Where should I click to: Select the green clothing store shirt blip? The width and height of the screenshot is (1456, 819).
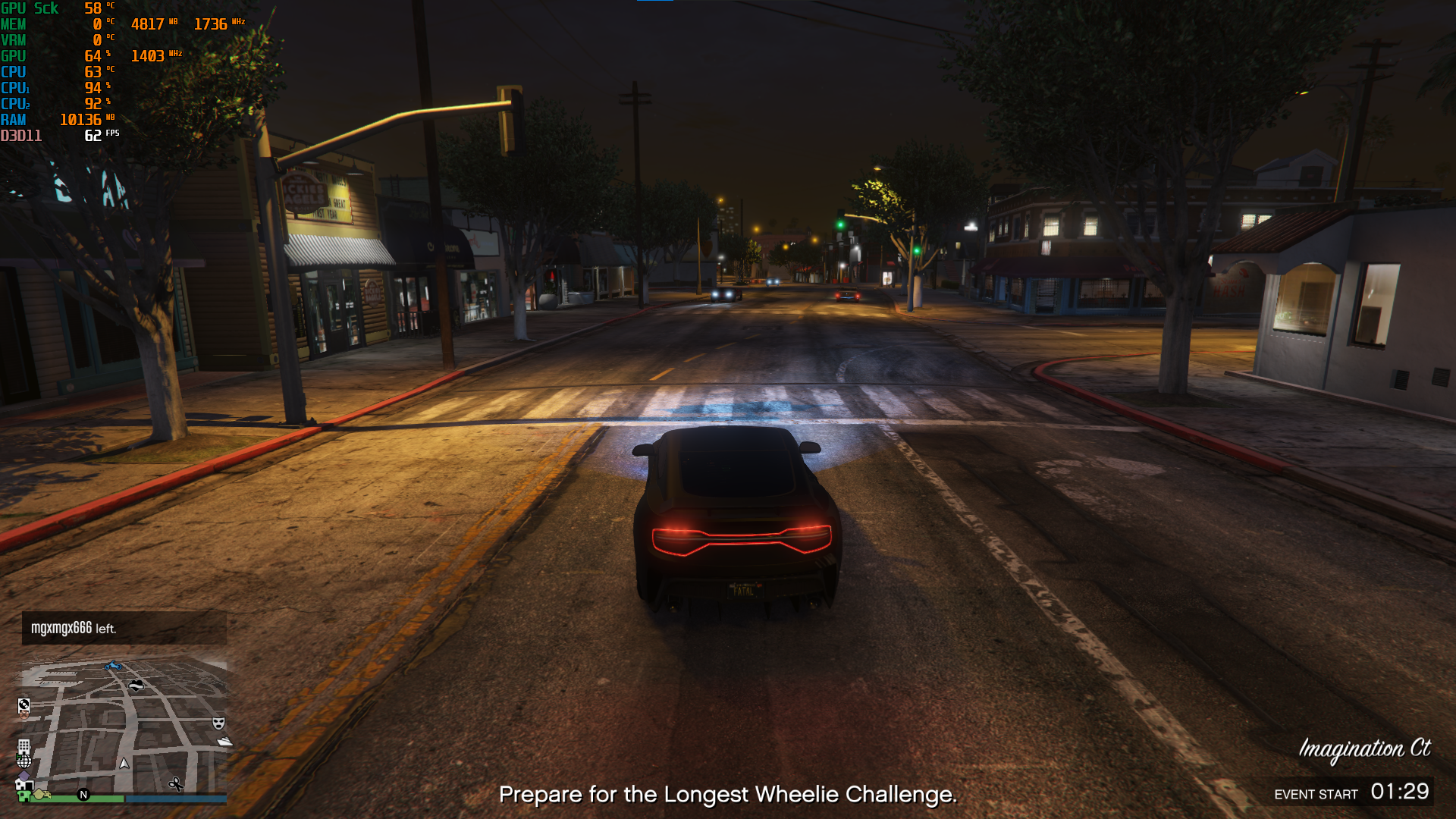coord(24,796)
